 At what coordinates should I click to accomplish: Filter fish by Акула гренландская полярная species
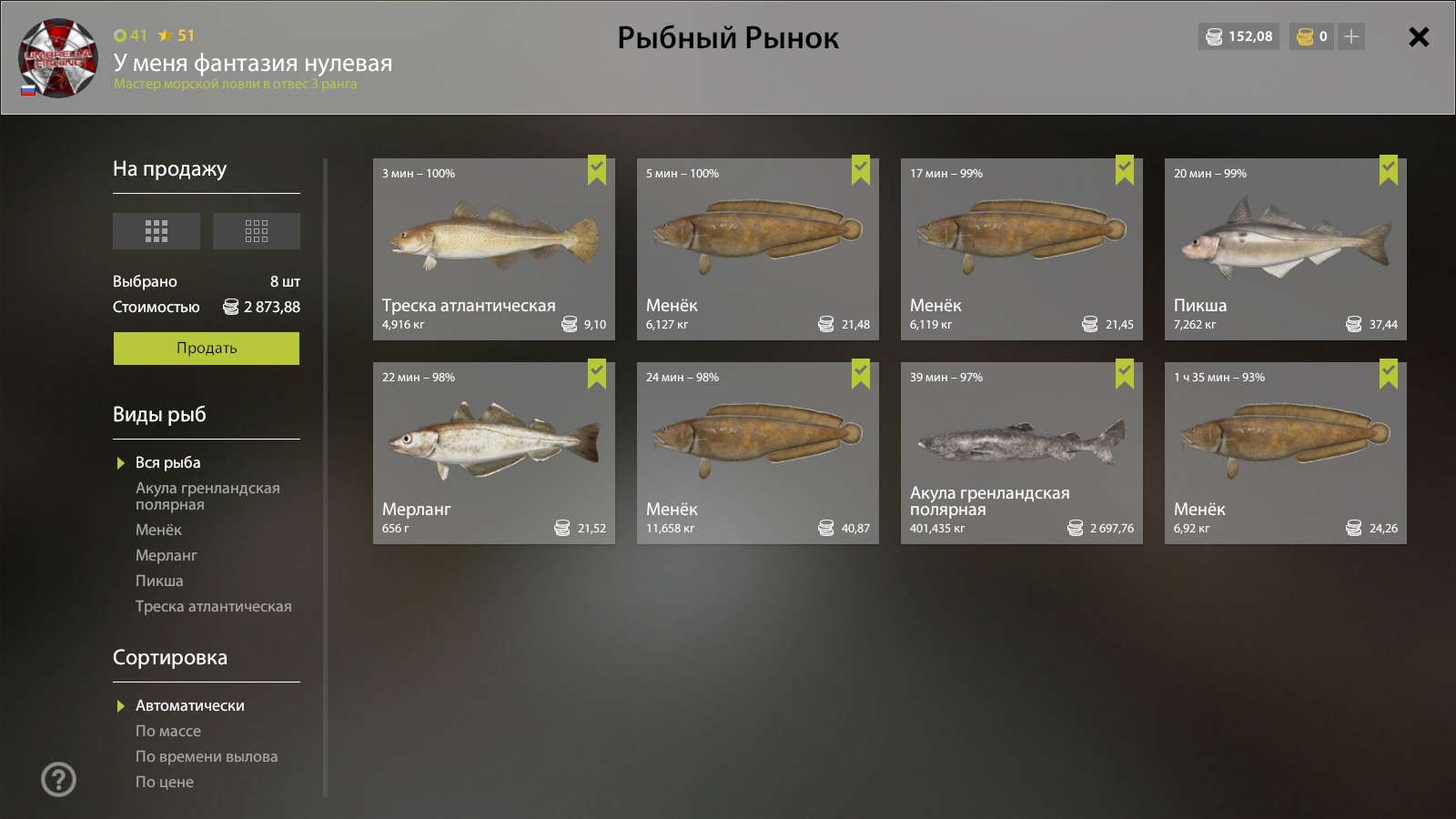(207, 496)
